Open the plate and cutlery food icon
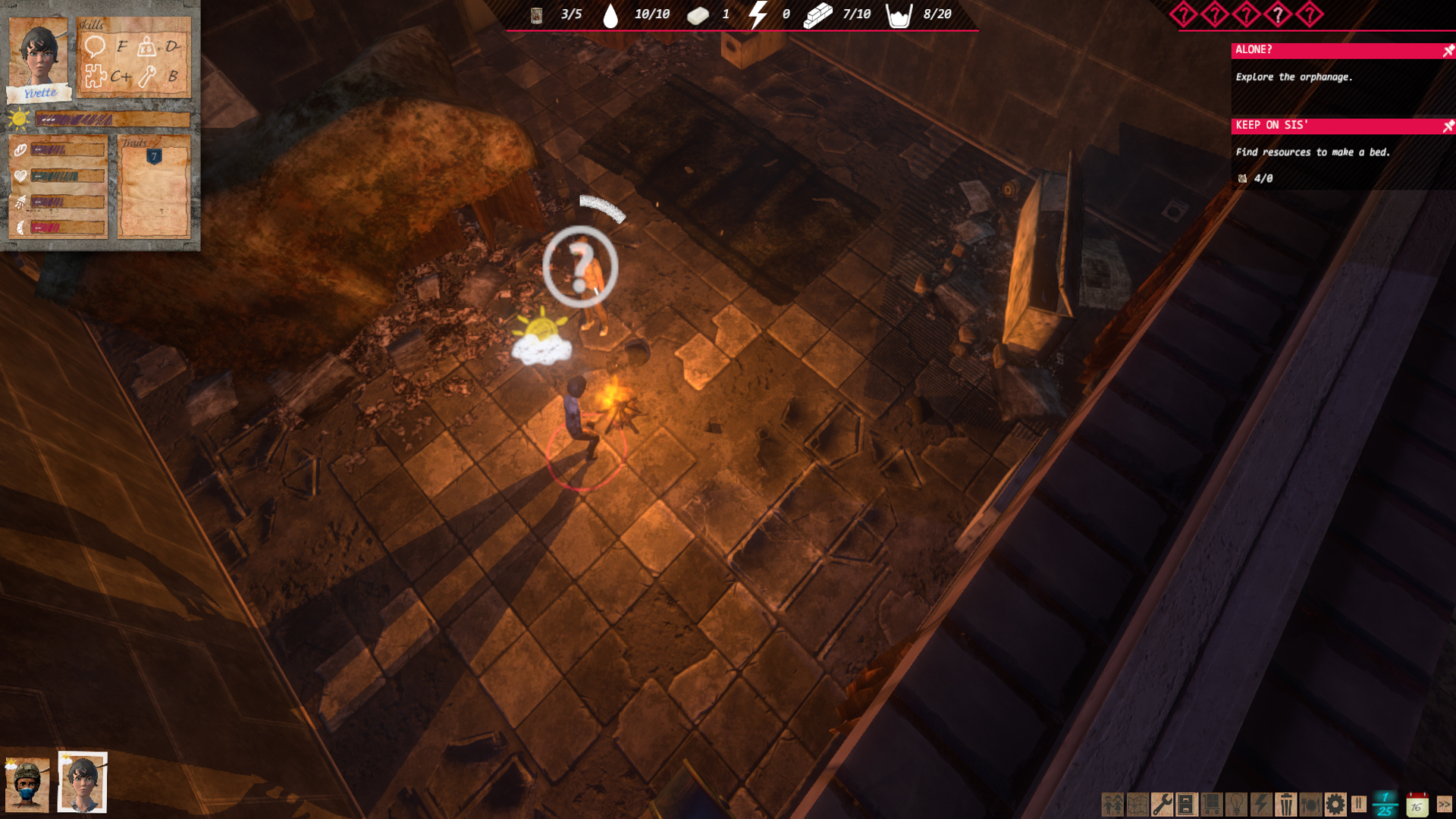This screenshot has width=1456, height=819. click(1310, 804)
